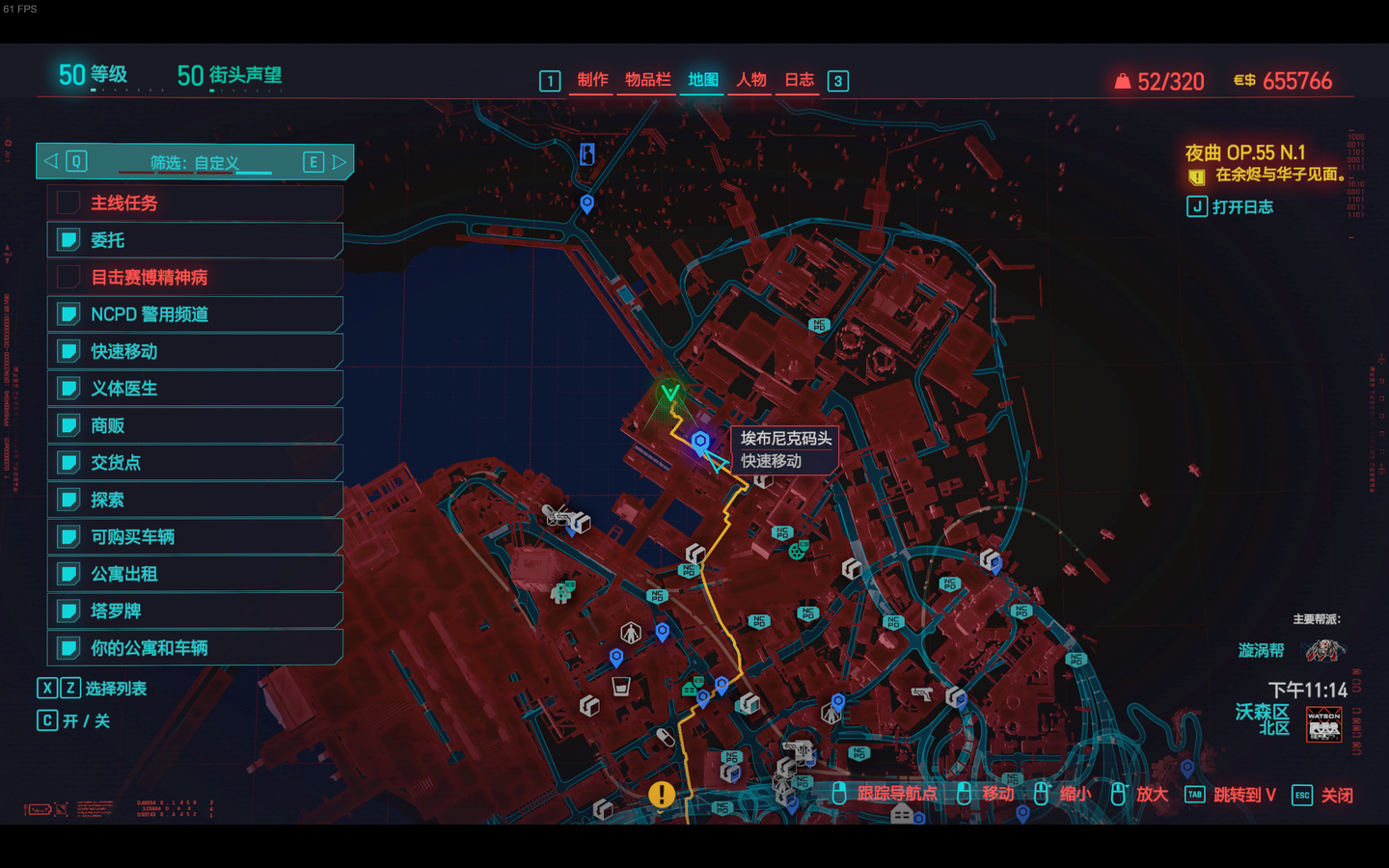Screen dimensions: 1389x868
Task: Toggle the 义体医生 ripperdoc filter
Action: point(195,389)
